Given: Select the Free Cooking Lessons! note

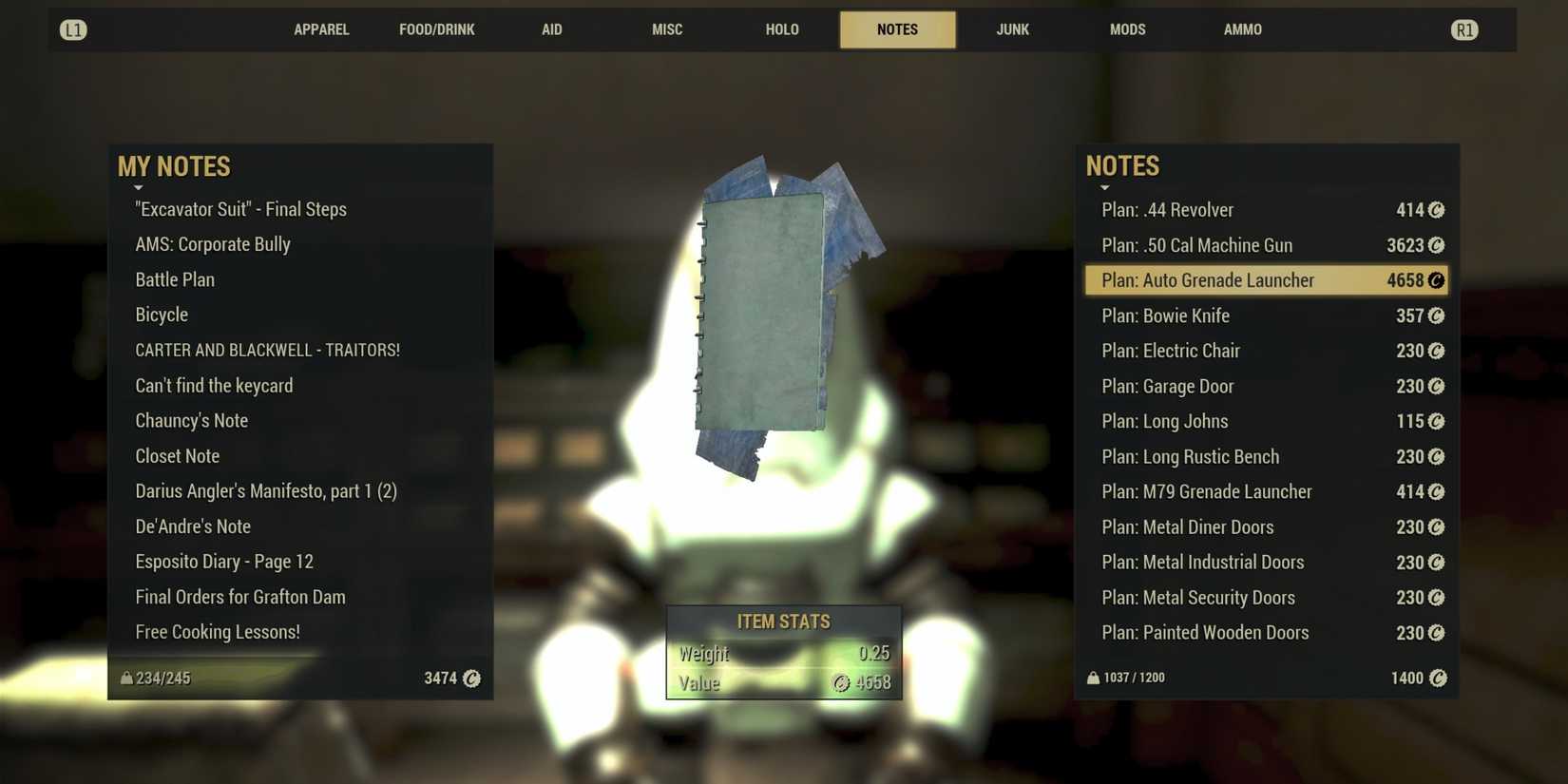Looking at the screenshot, I should 219,631.
